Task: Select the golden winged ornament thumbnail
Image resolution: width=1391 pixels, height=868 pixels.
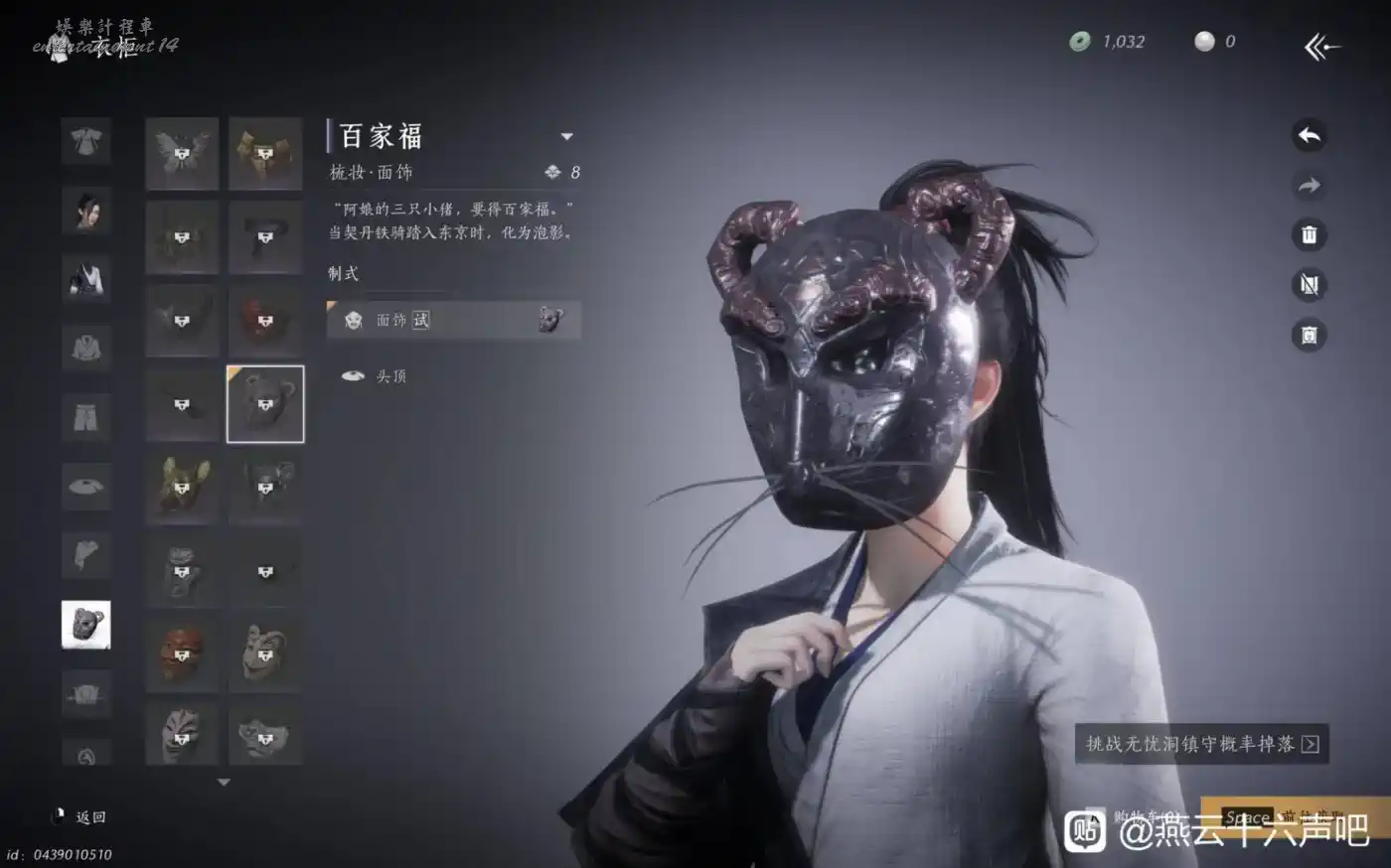Action: 265,153
